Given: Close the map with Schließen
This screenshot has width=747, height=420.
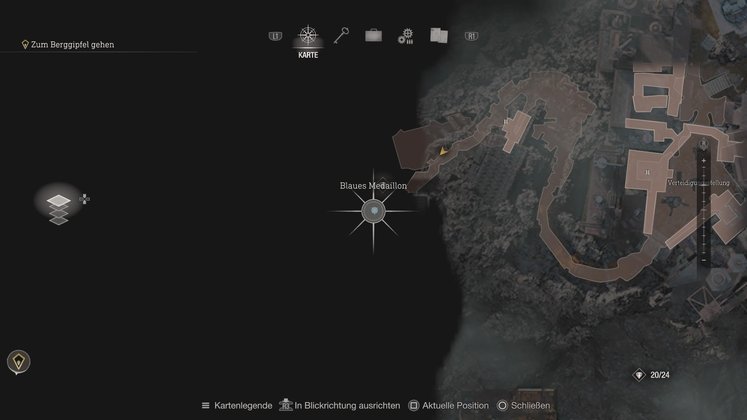Looking at the screenshot, I should click(524, 405).
